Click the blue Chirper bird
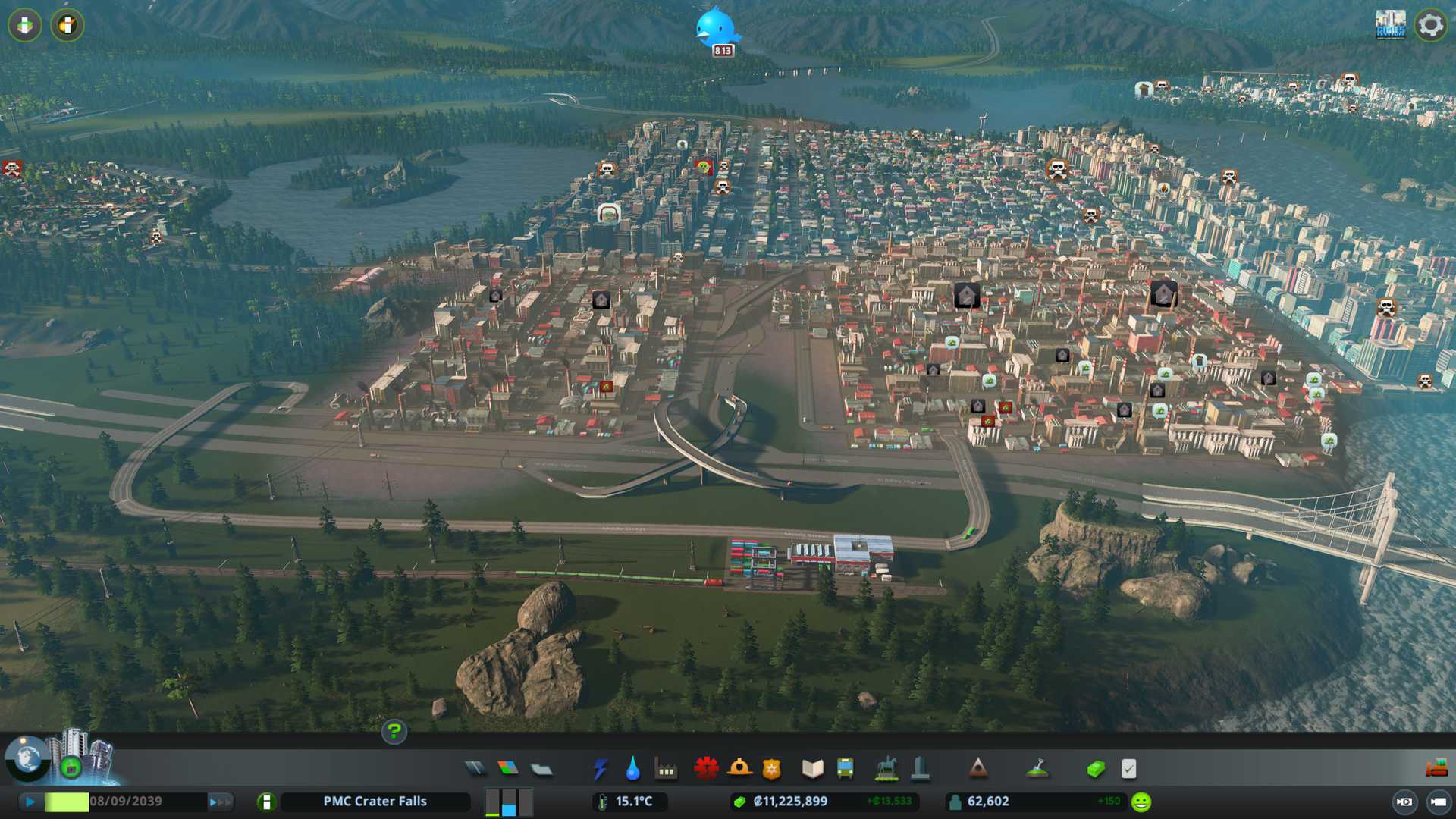The width and height of the screenshot is (1456, 819). 715,27
